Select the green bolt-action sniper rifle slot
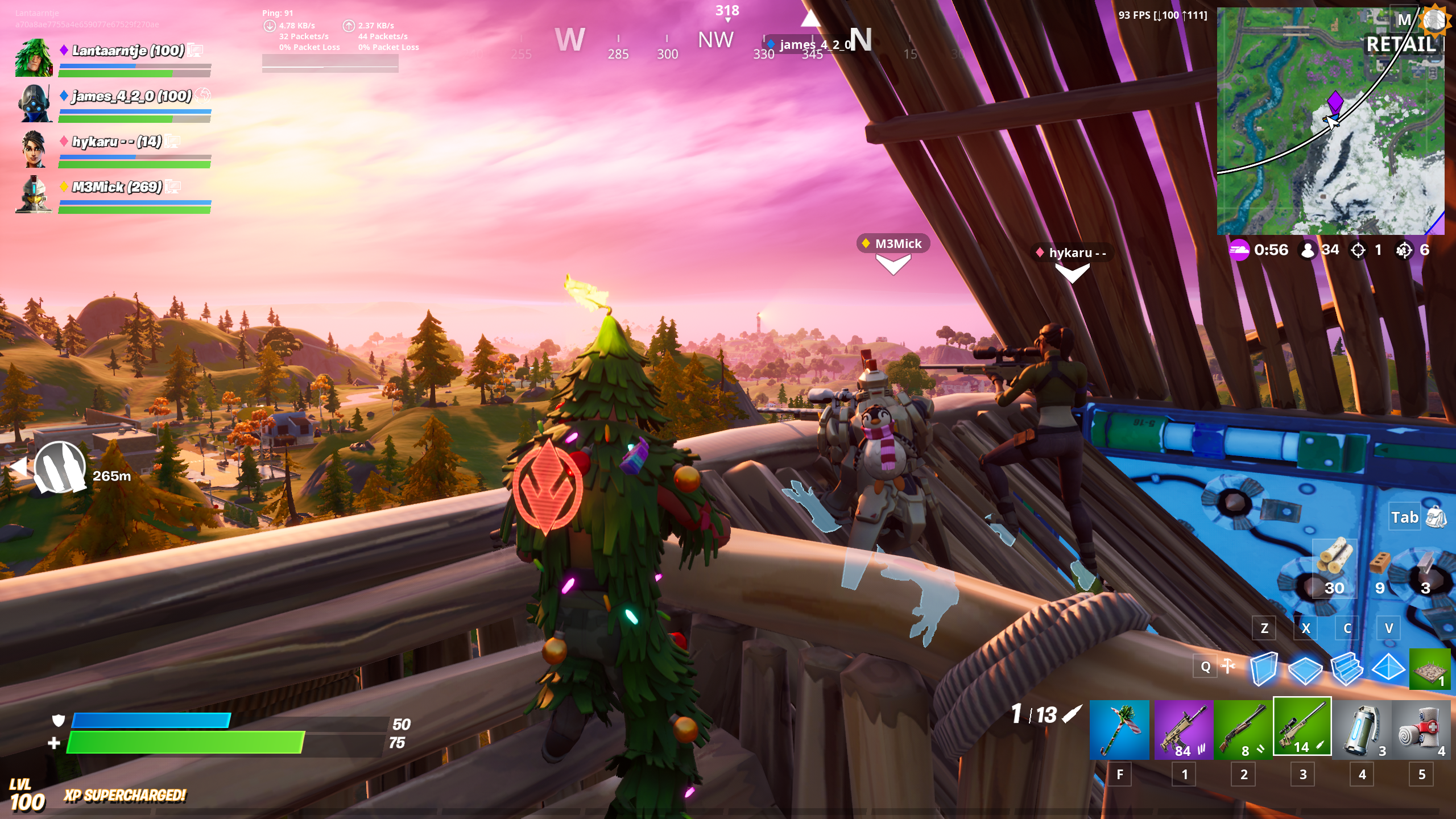Screen dimensions: 1456x819 coord(1302,727)
